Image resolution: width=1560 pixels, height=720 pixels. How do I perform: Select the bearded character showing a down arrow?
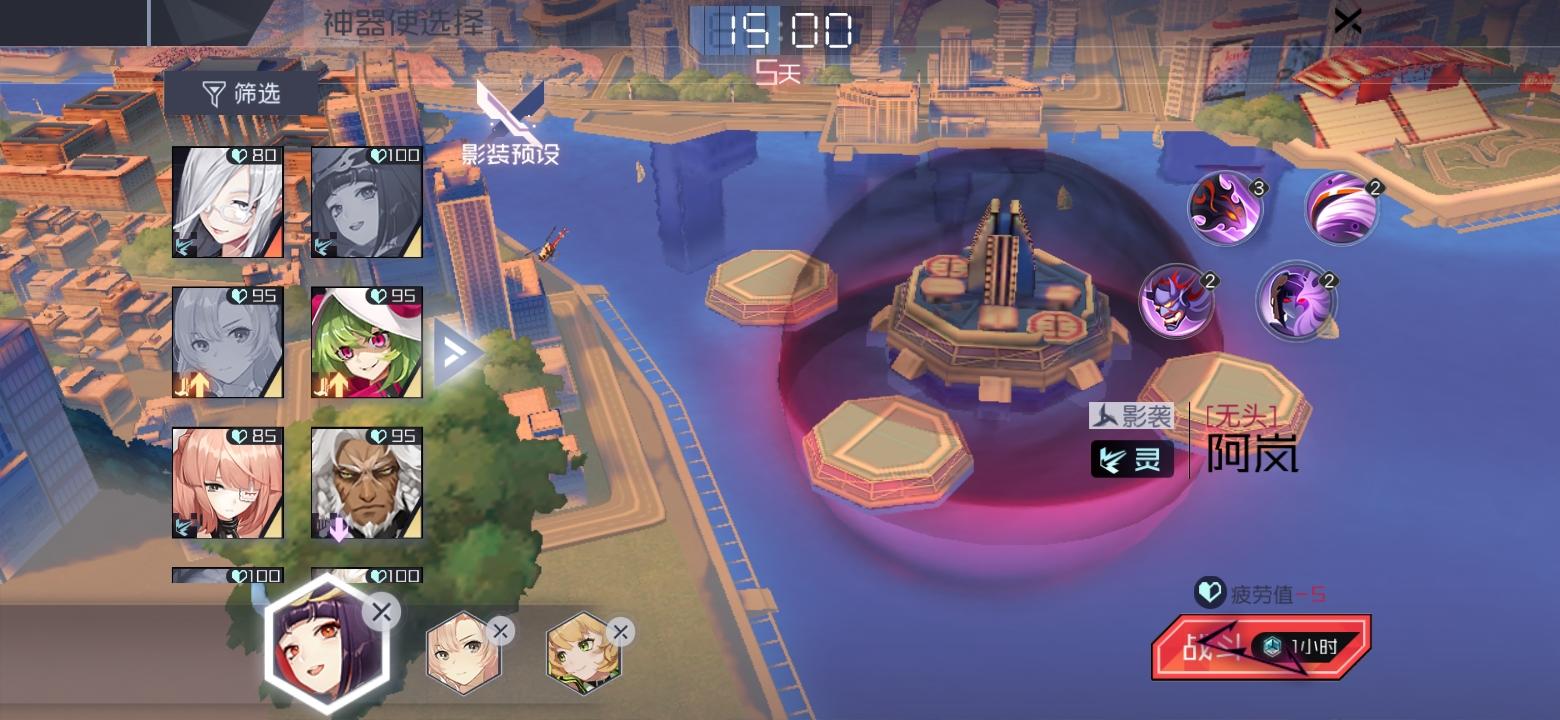click(367, 483)
